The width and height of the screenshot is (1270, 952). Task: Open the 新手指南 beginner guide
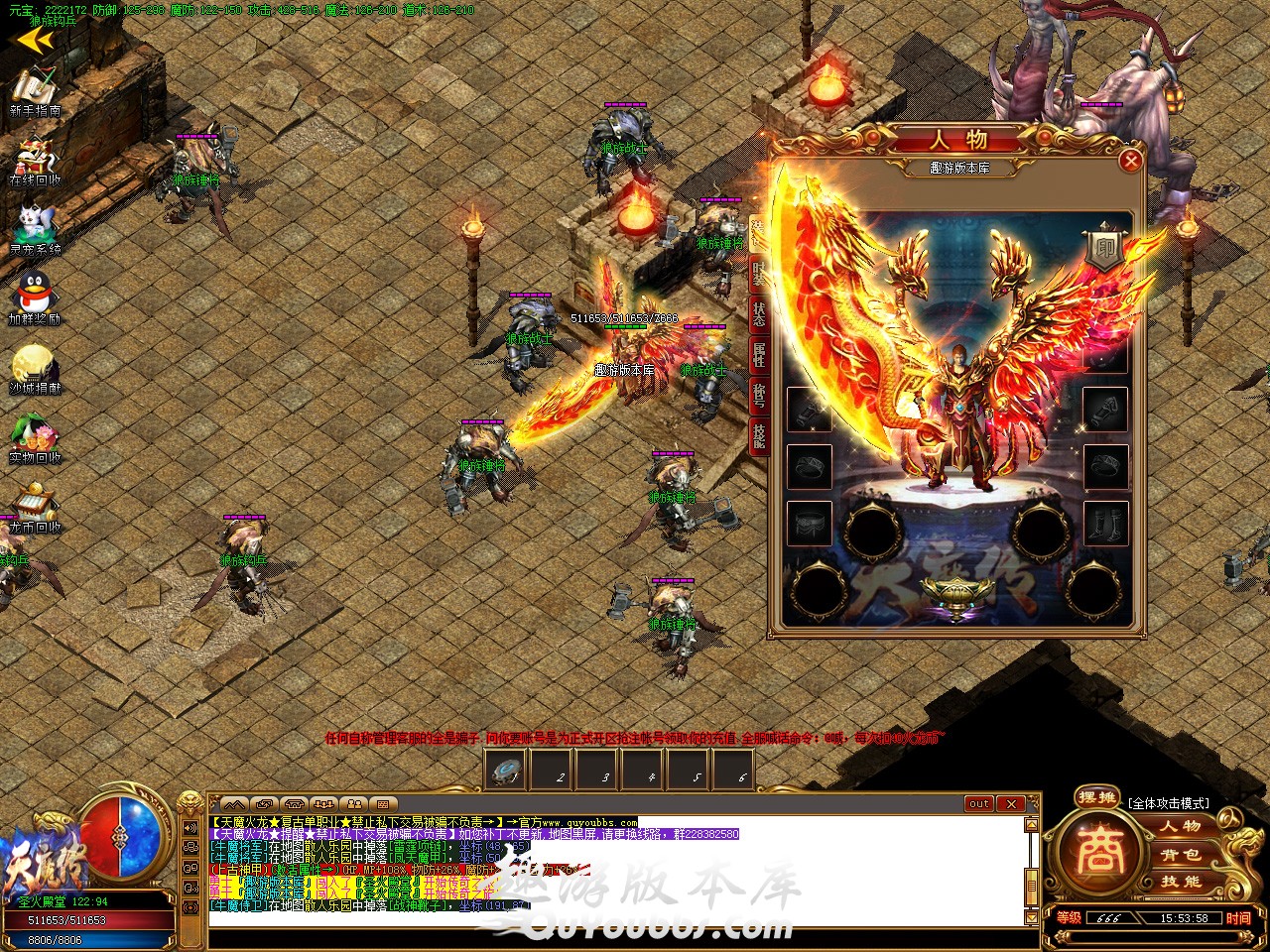point(35,89)
